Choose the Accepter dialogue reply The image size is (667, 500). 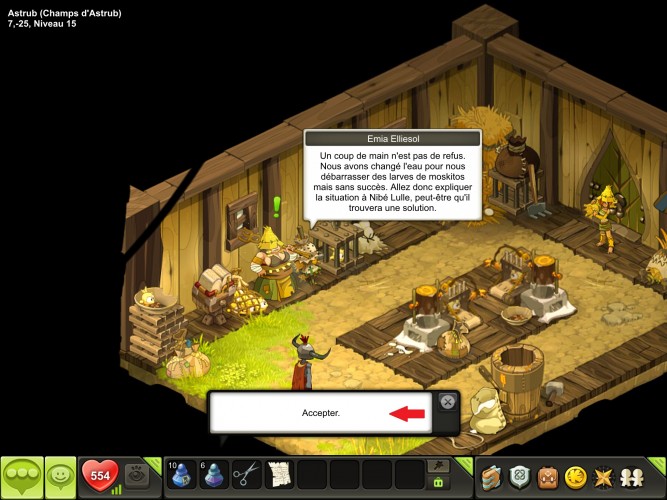321,412
